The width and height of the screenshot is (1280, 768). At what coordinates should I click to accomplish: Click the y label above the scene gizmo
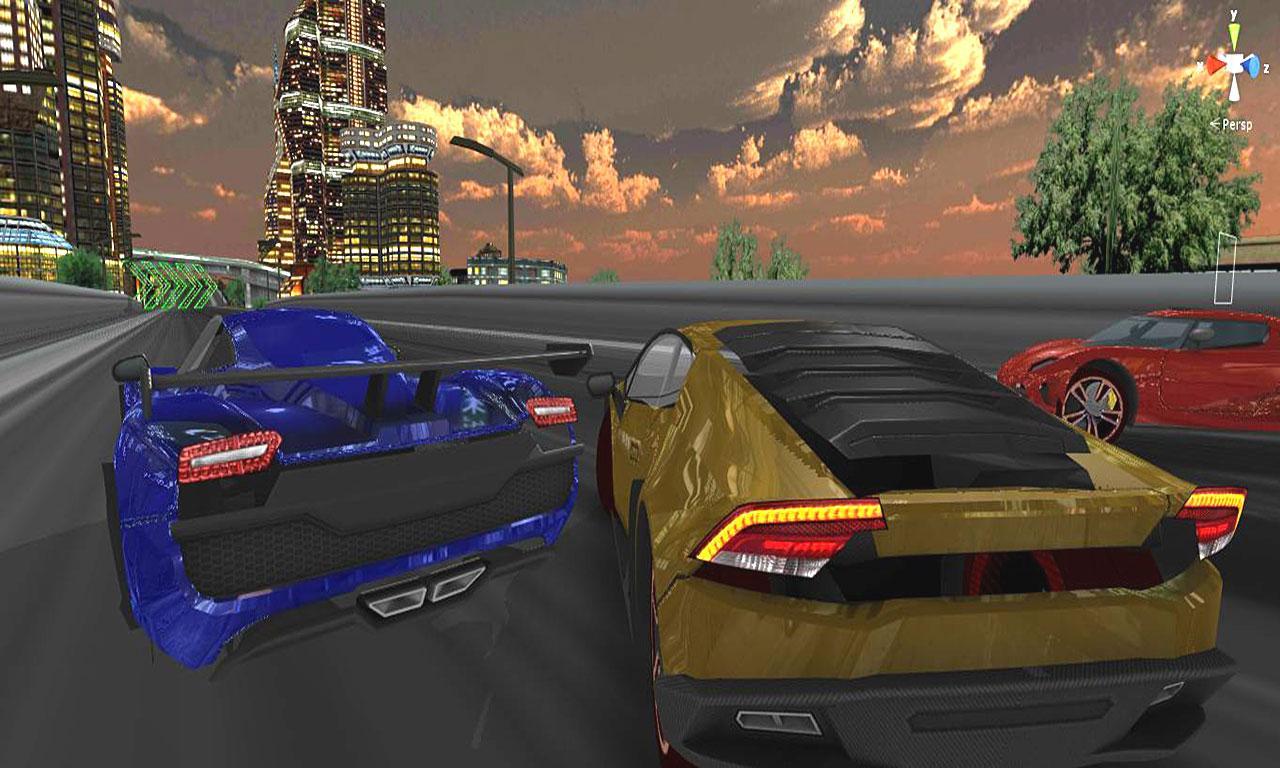pyautogui.click(x=1233, y=14)
